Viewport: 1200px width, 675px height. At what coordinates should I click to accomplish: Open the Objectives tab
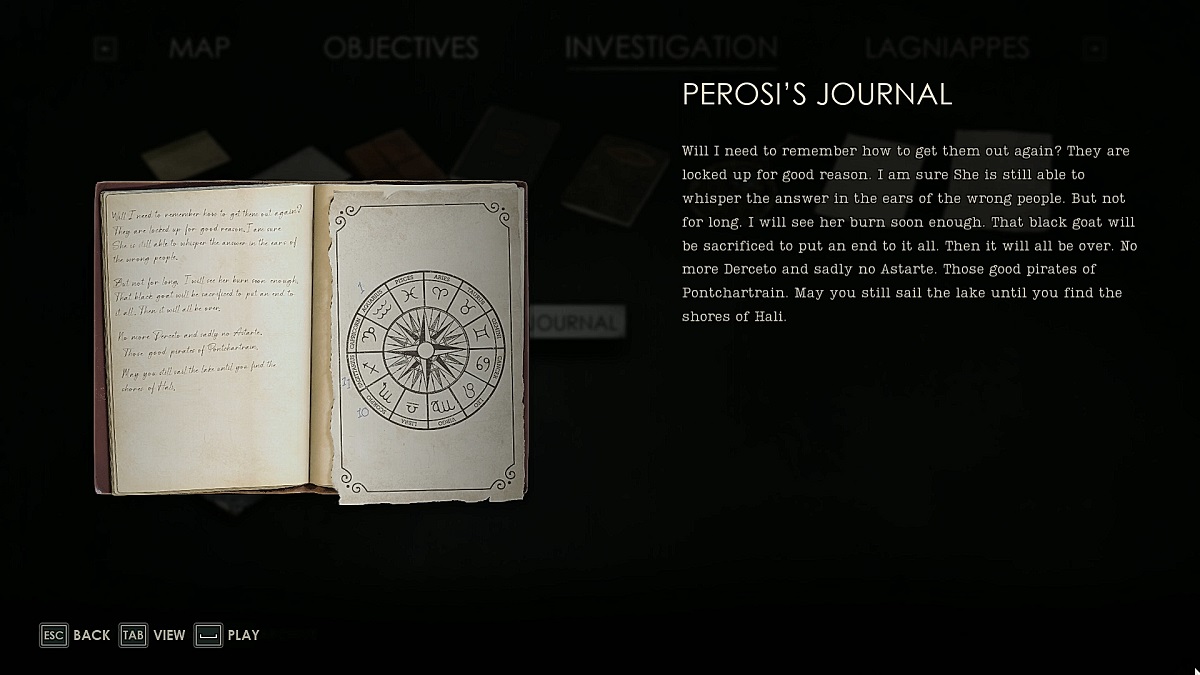[x=400, y=48]
